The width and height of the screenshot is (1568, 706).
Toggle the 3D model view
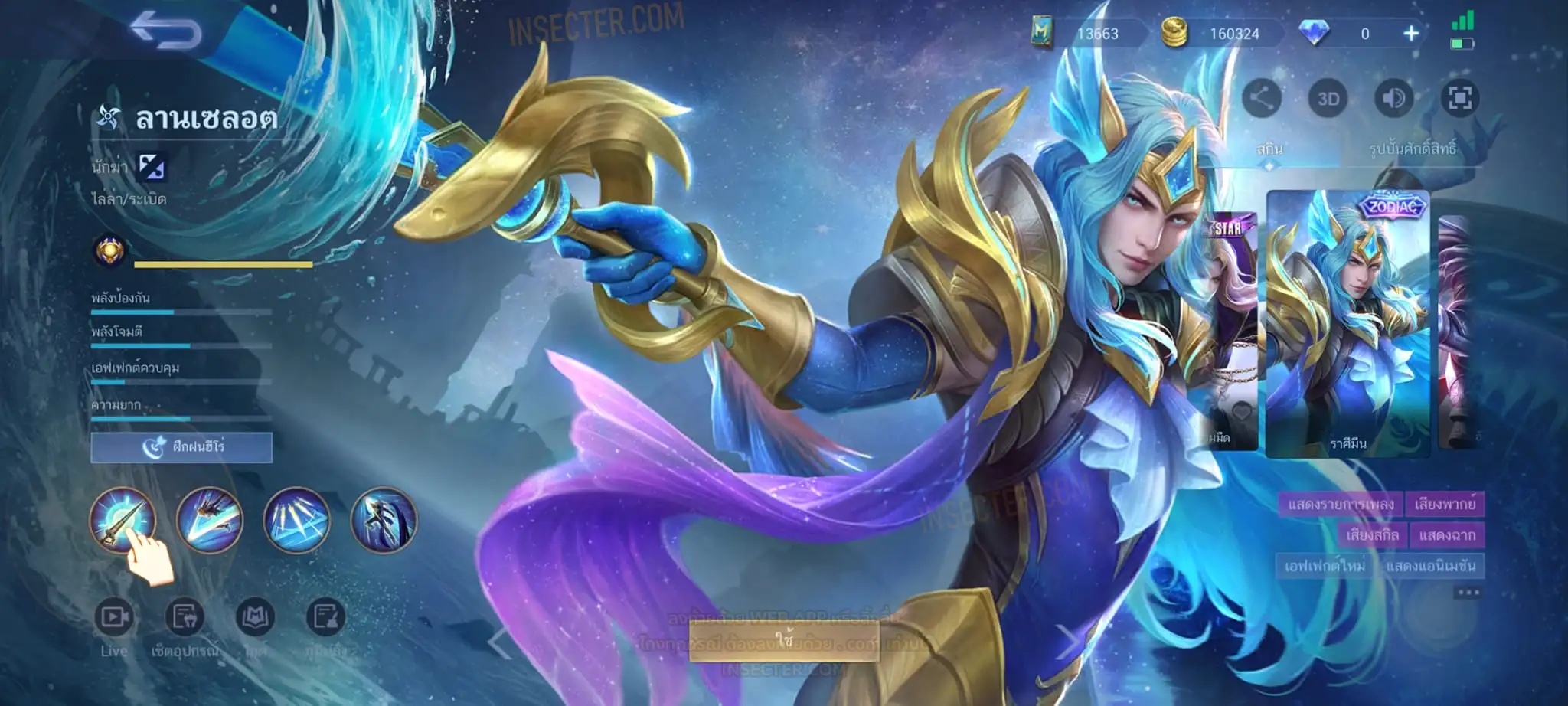[x=1328, y=99]
